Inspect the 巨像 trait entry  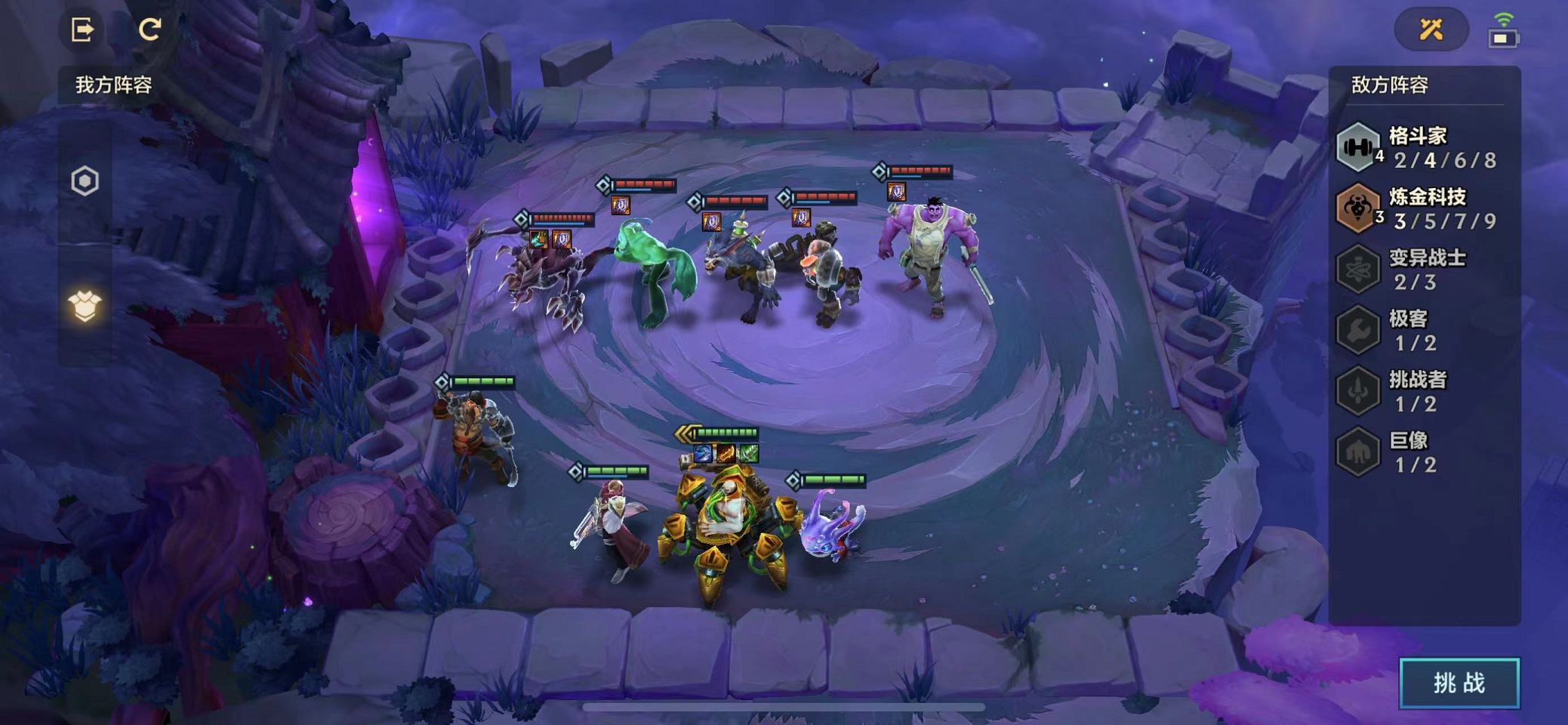pos(1418,452)
